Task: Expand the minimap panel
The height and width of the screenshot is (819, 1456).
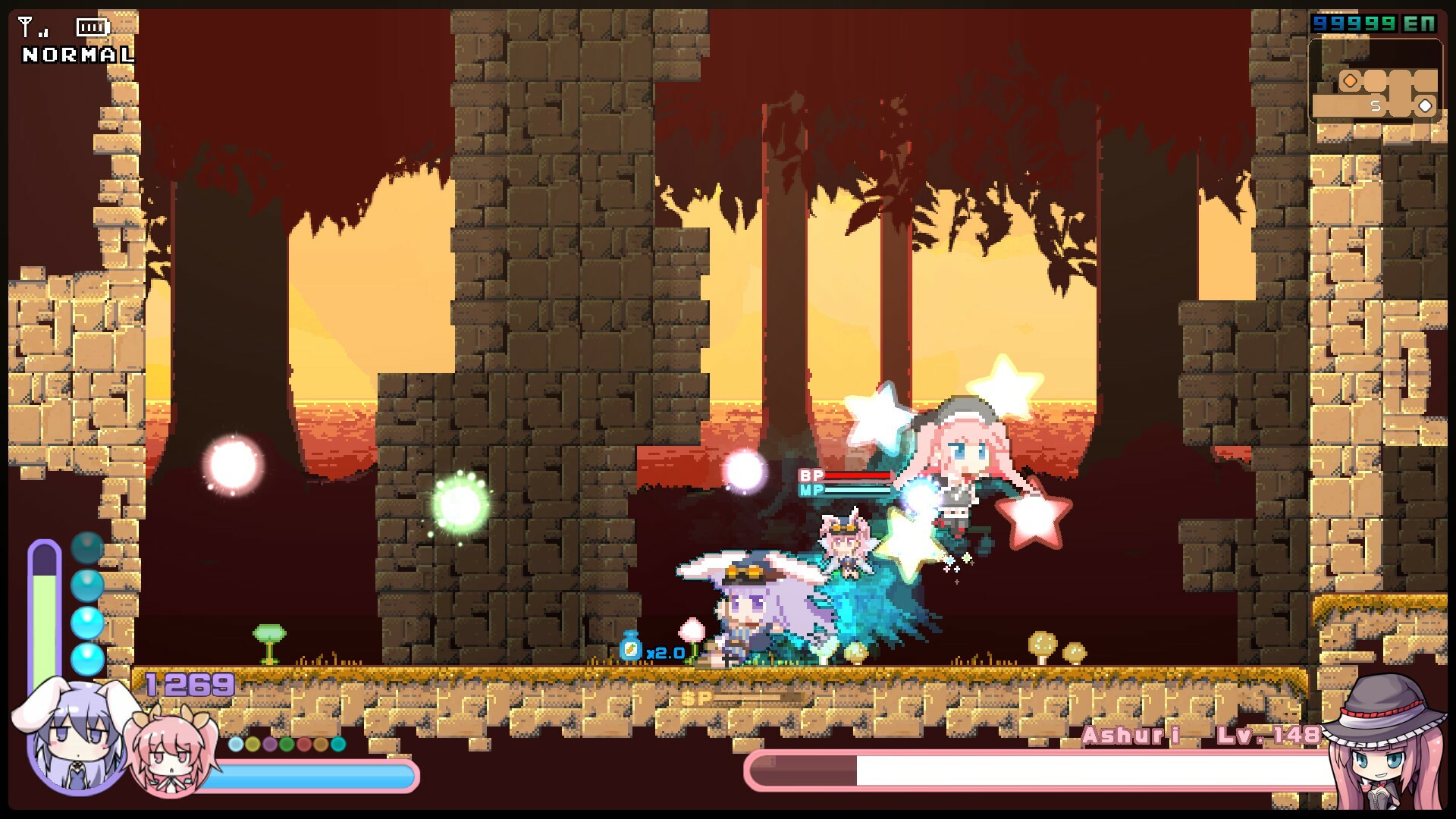Action: [1376, 83]
